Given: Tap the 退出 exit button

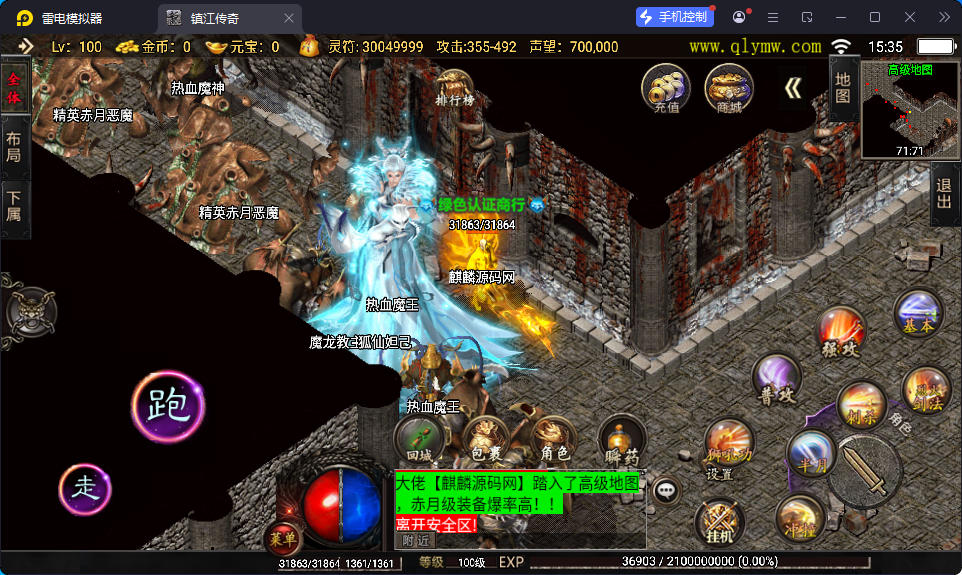Looking at the screenshot, I should [943, 194].
